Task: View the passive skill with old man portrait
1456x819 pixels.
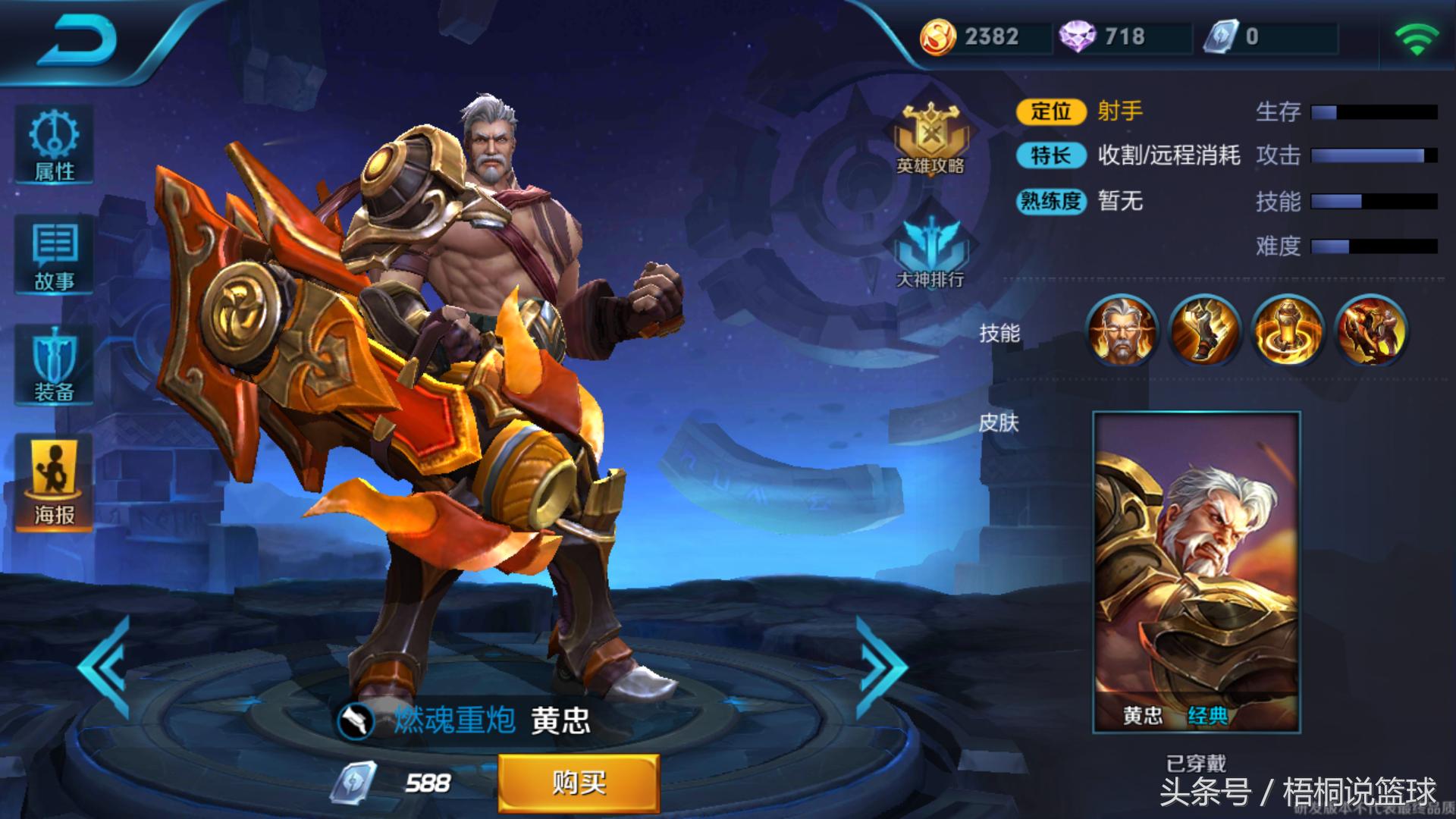Action: 1122,331
